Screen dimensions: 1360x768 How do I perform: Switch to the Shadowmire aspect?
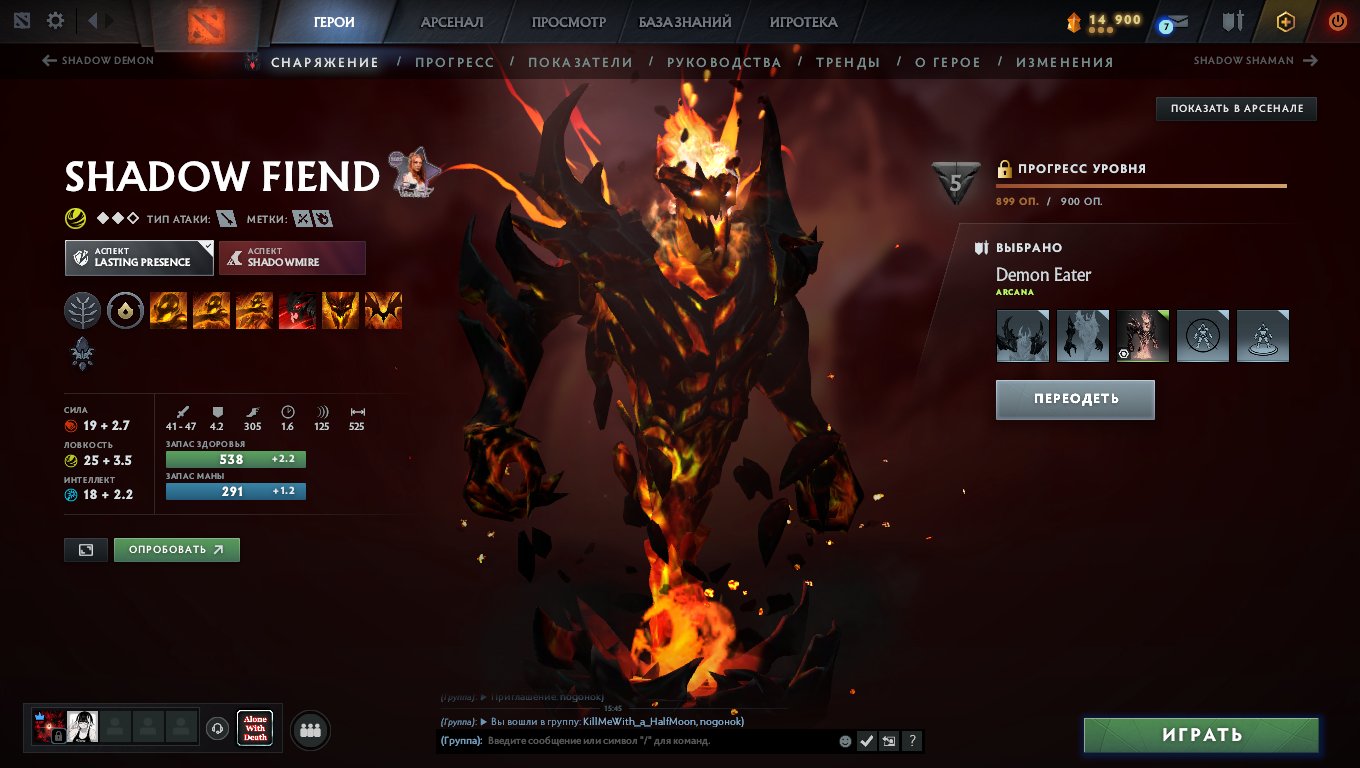tap(292, 258)
